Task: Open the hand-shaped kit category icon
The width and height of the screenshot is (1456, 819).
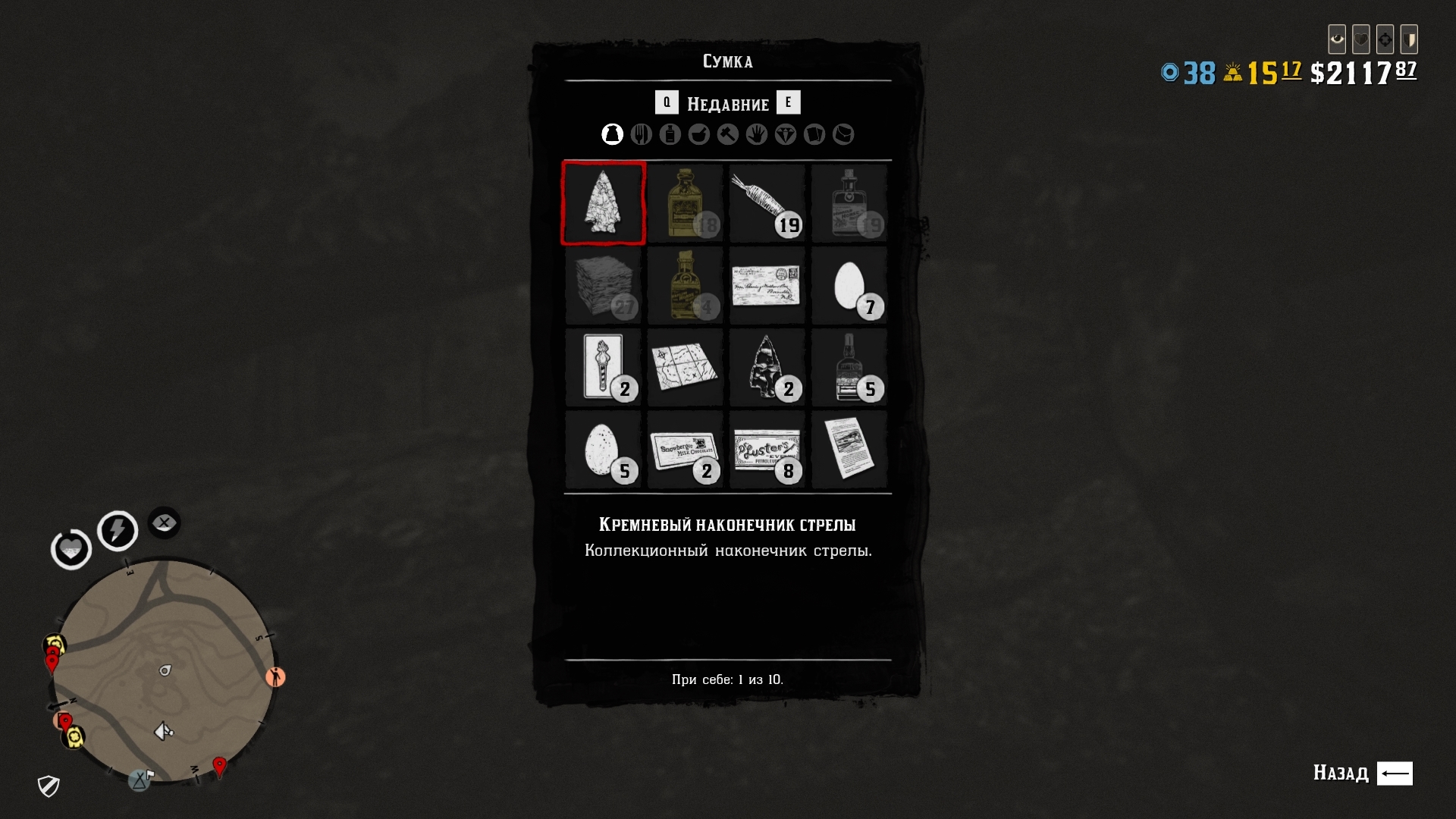Action: (x=757, y=134)
